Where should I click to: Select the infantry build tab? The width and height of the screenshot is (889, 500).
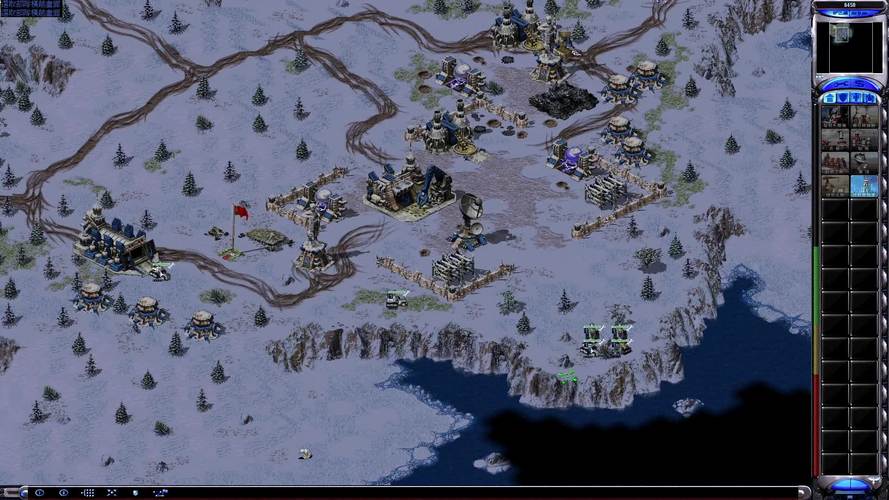(856, 98)
